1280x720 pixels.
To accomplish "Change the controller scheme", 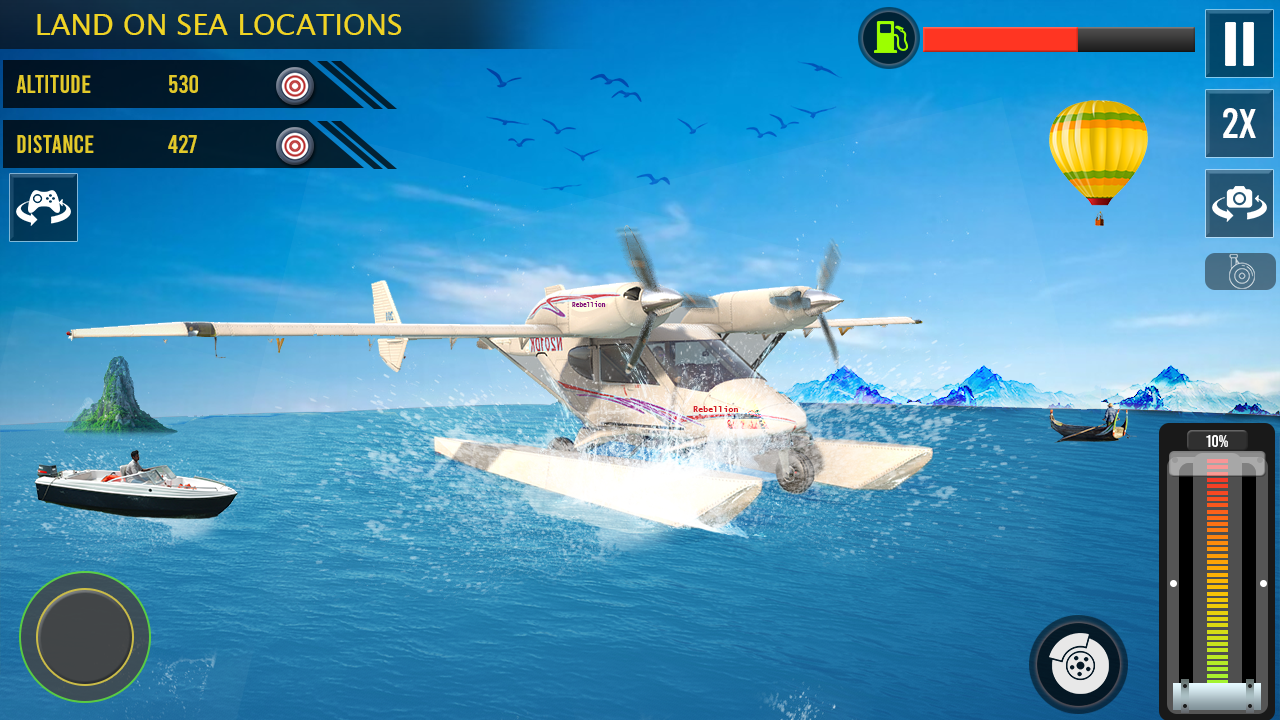I will coord(43,207).
